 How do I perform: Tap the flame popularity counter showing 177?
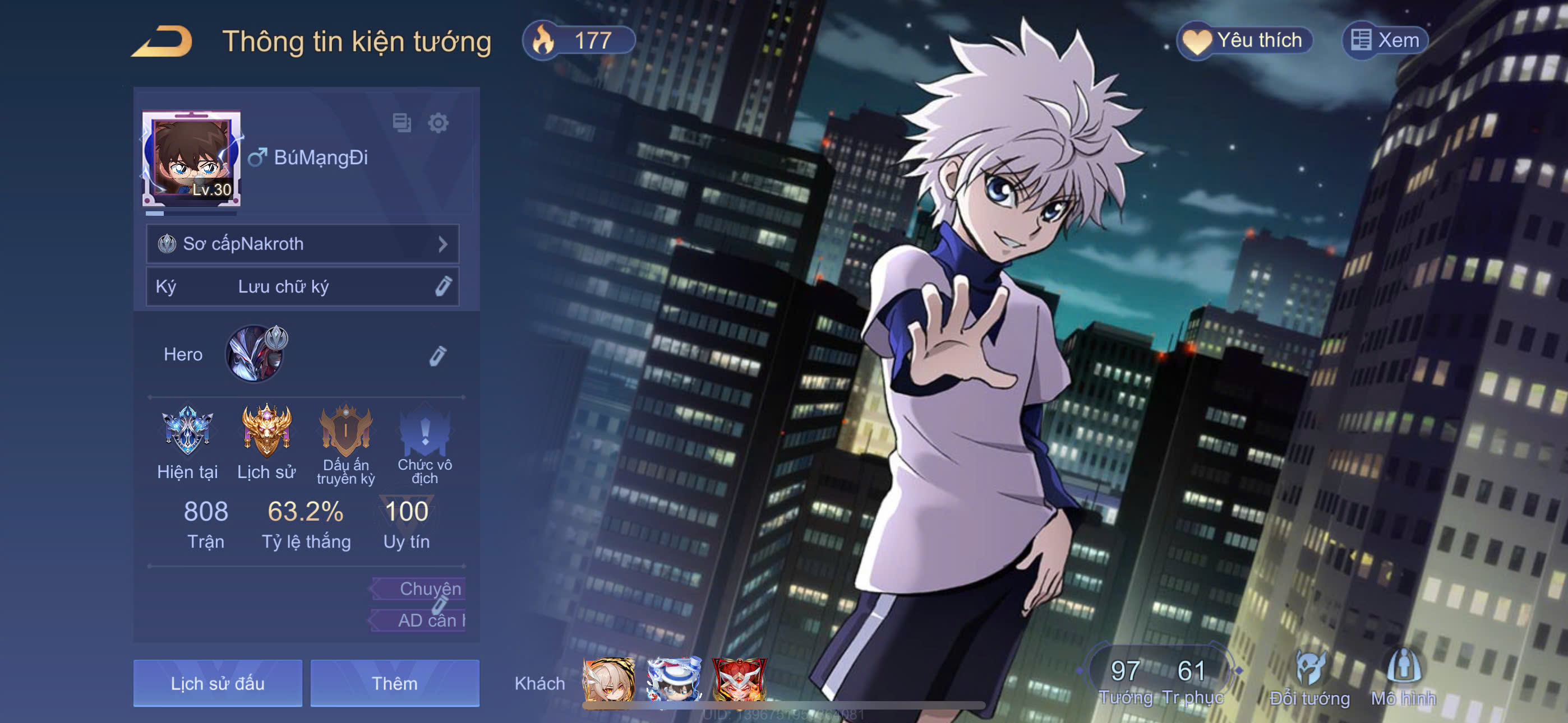click(x=578, y=41)
